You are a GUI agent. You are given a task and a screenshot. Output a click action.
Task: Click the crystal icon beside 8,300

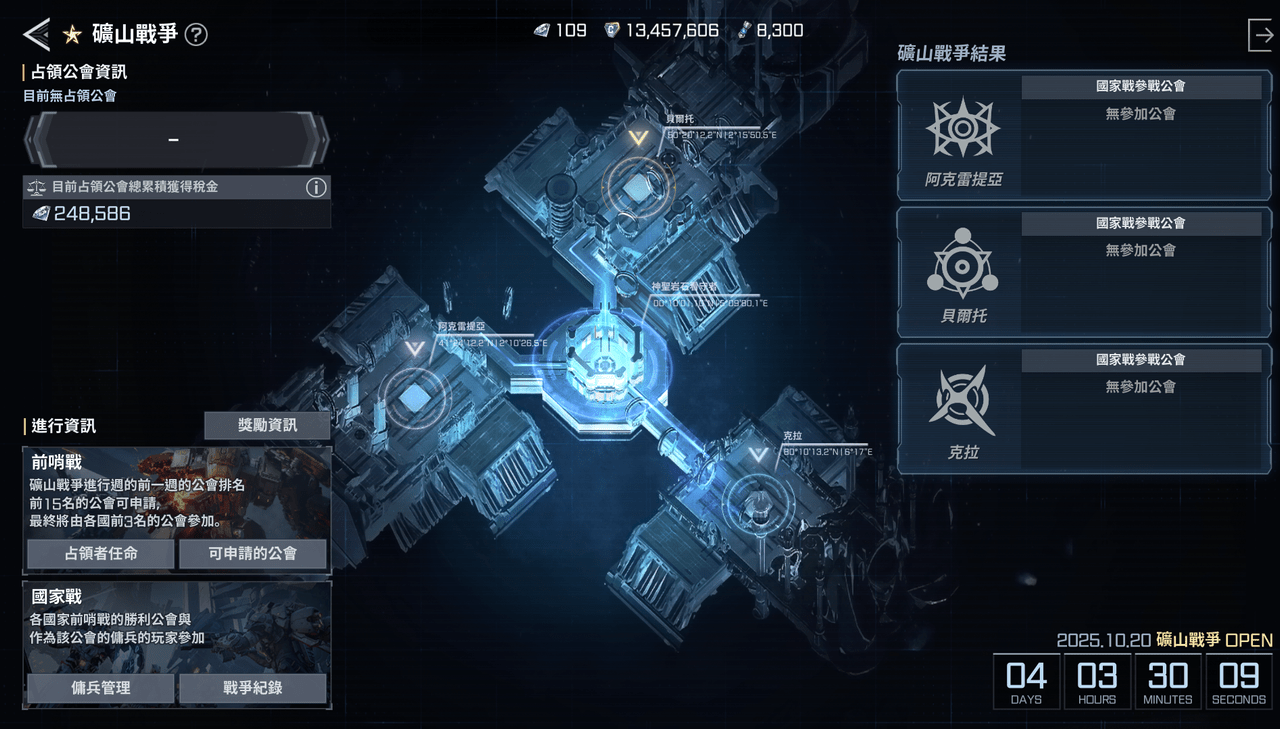742,30
